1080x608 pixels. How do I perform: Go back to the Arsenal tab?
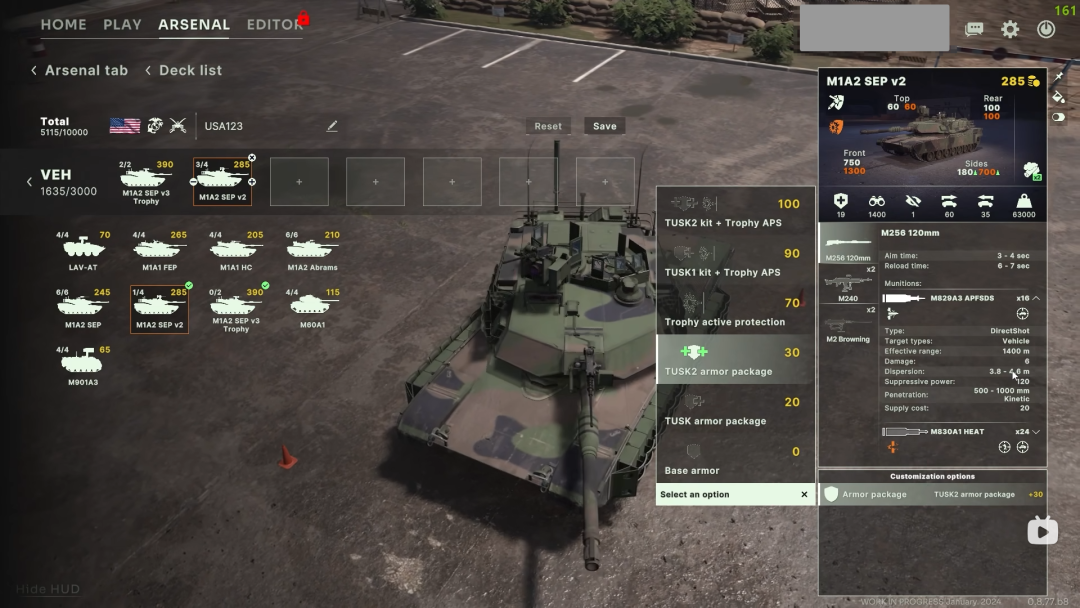tap(80, 70)
